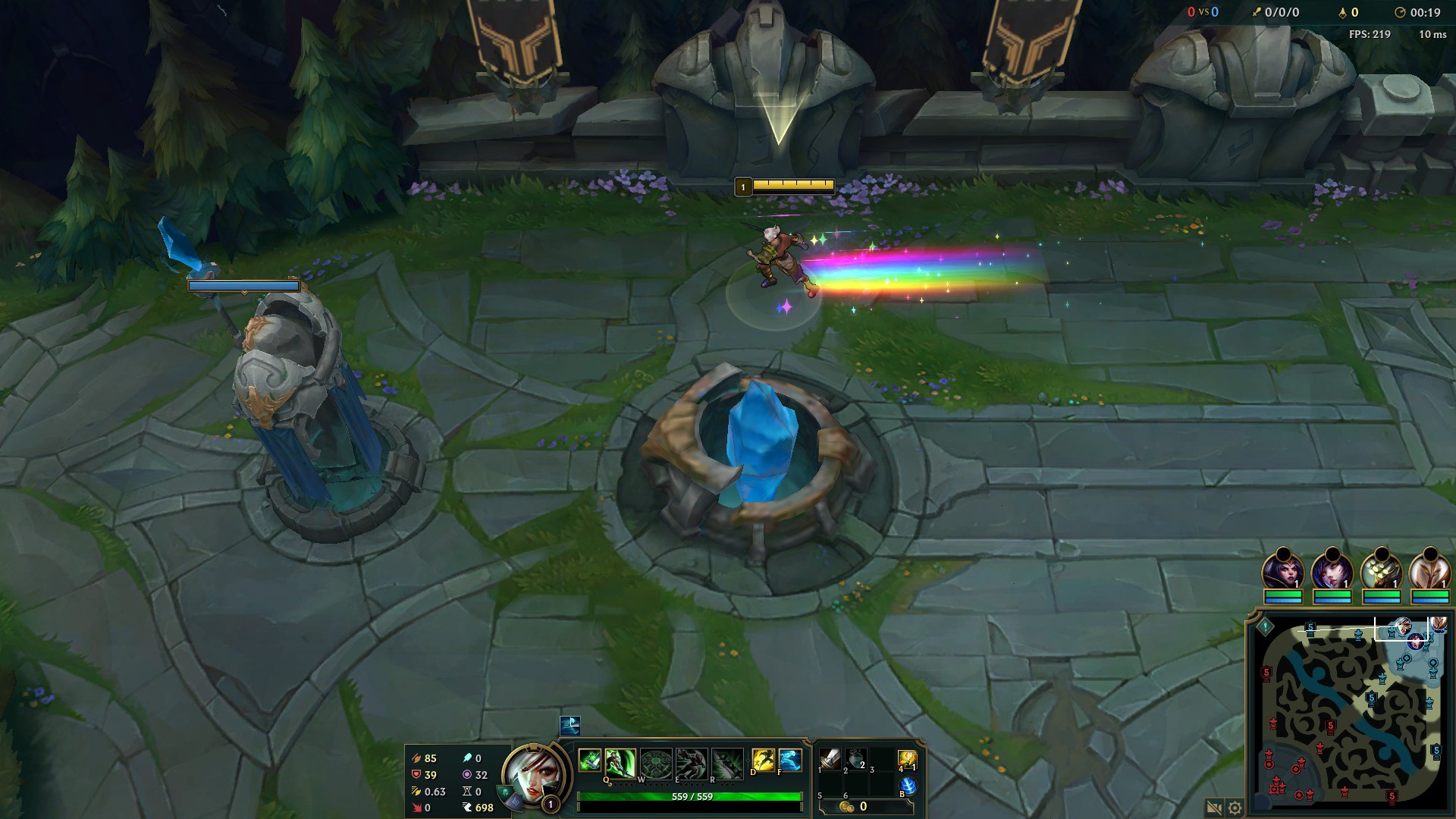Open the minimap options gear
The width and height of the screenshot is (1456, 819).
tap(1235, 808)
